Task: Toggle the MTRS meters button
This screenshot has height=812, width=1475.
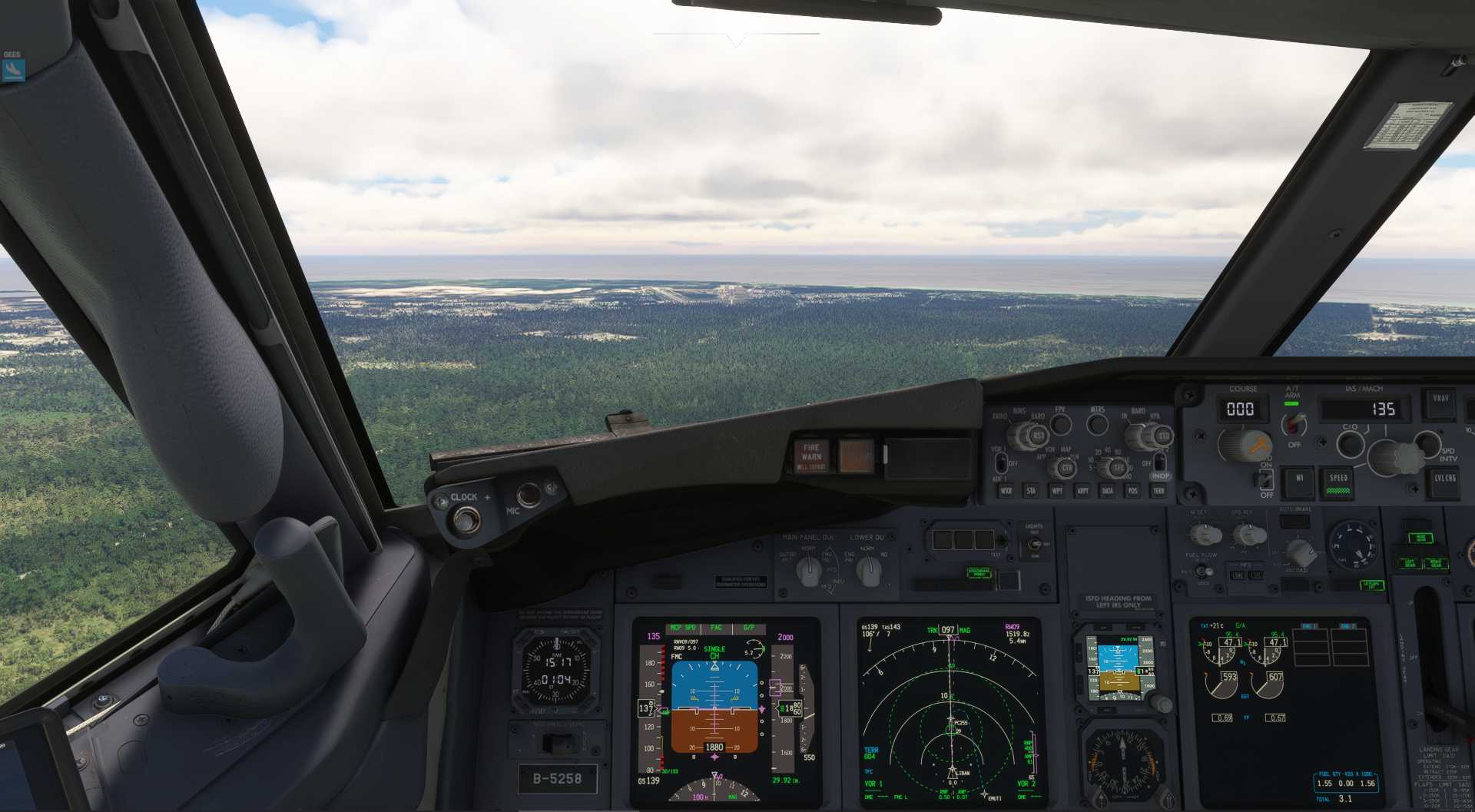Action: point(1098,424)
